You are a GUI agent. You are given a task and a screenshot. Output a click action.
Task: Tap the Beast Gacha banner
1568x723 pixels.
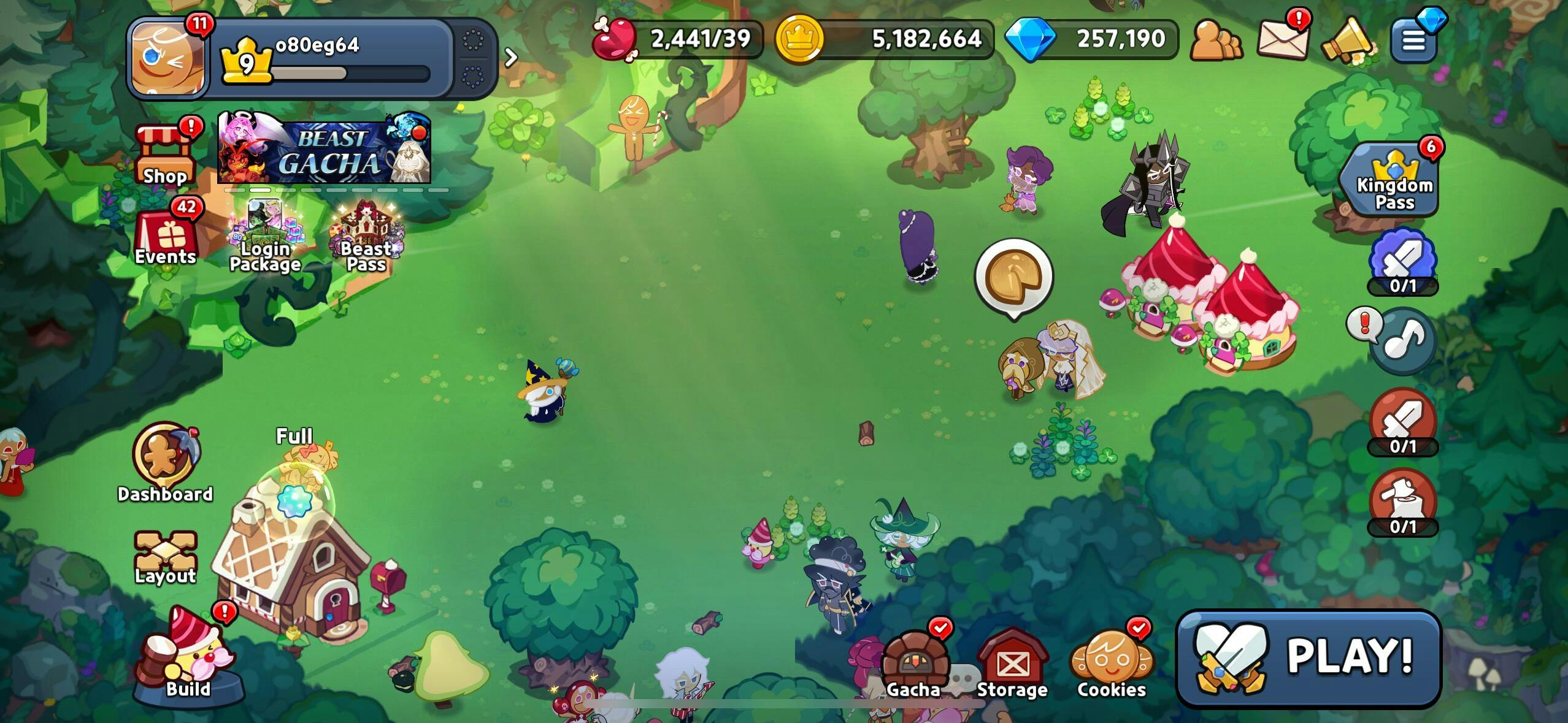[x=324, y=148]
